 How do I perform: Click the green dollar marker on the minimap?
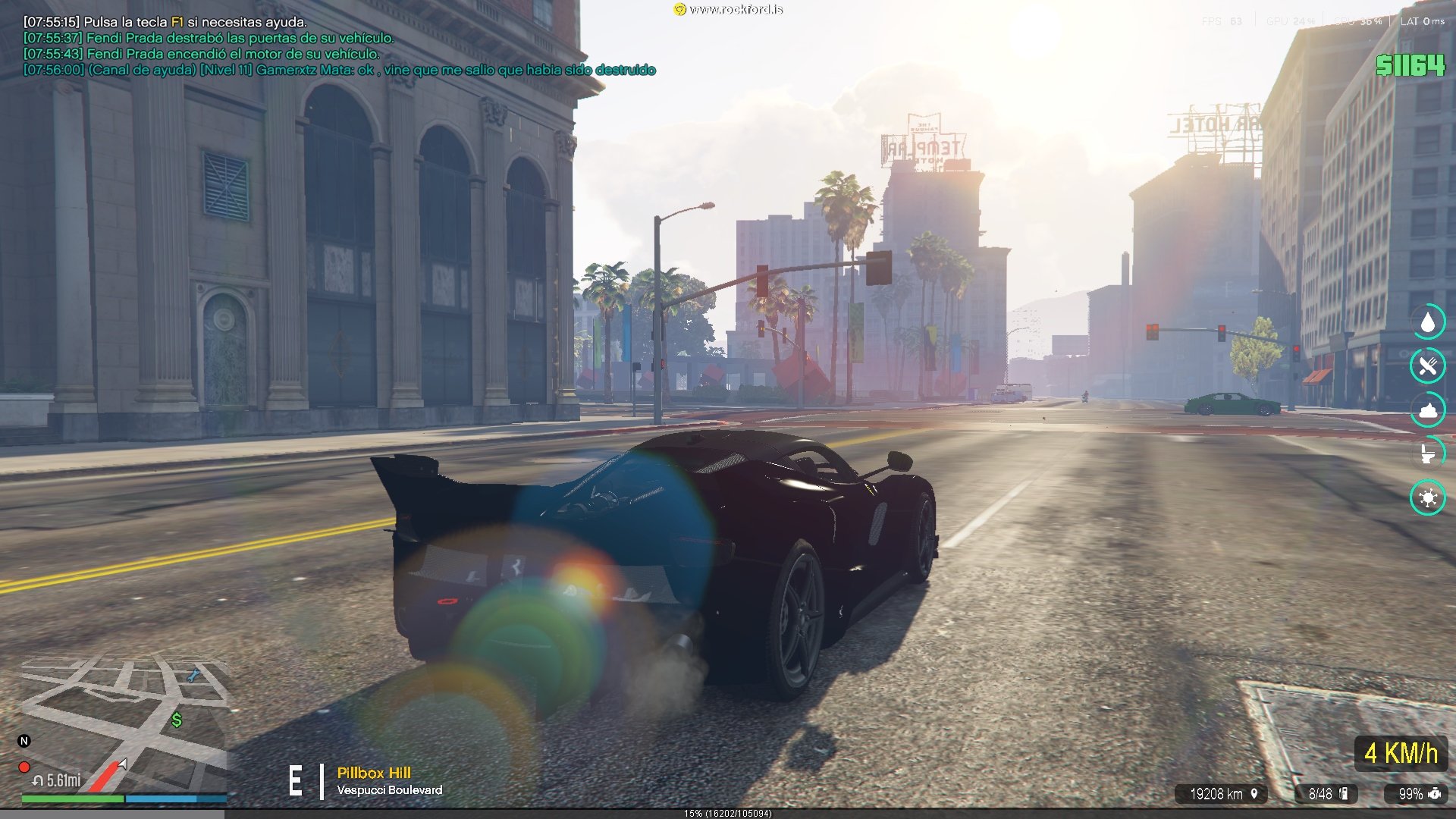pos(177,720)
